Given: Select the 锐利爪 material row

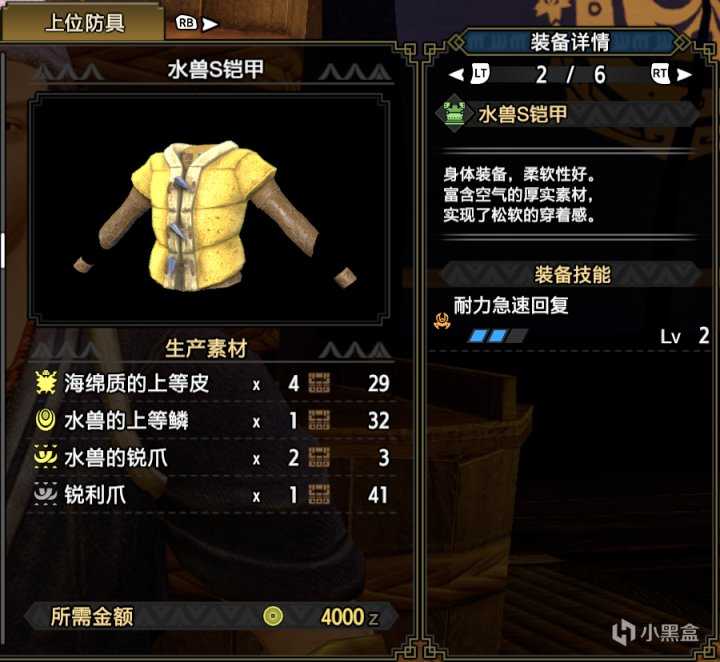Looking at the screenshot, I should click(208, 494).
